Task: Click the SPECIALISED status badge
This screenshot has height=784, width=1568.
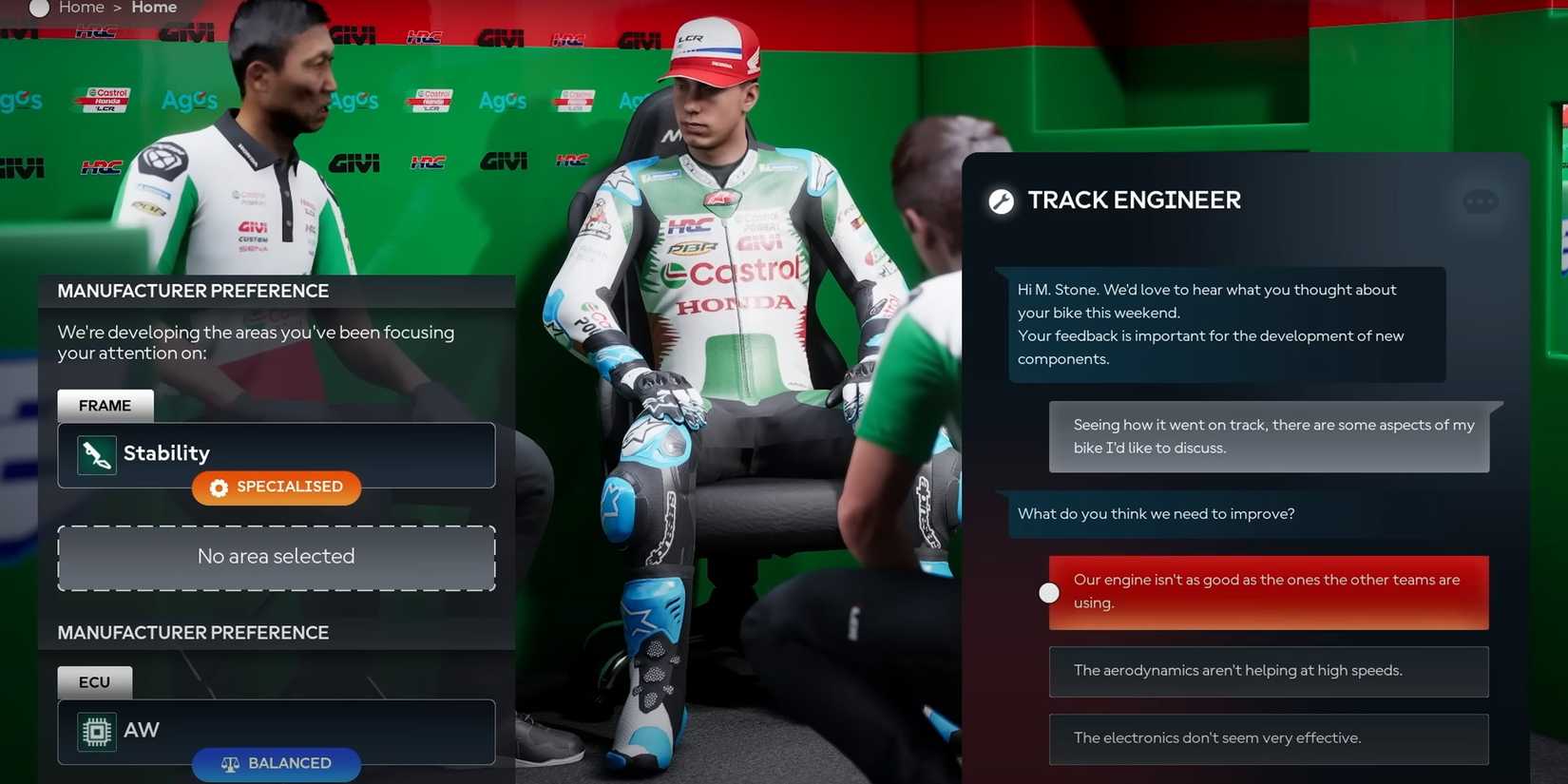Action: tap(277, 487)
